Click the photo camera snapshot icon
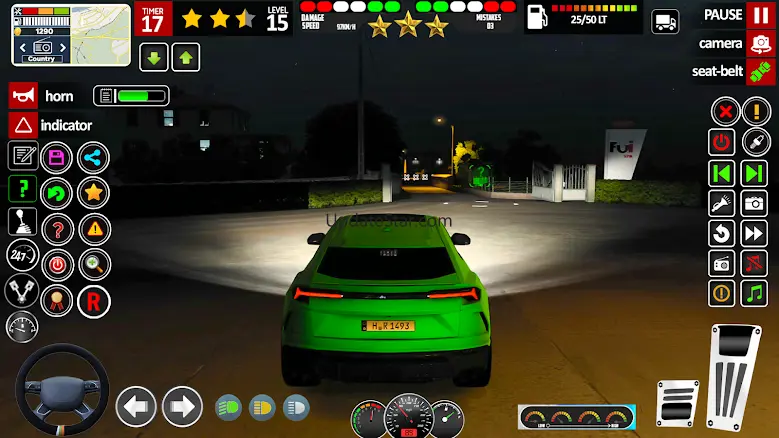The height and width of the screenshot is (438, 779). point(754,203)
